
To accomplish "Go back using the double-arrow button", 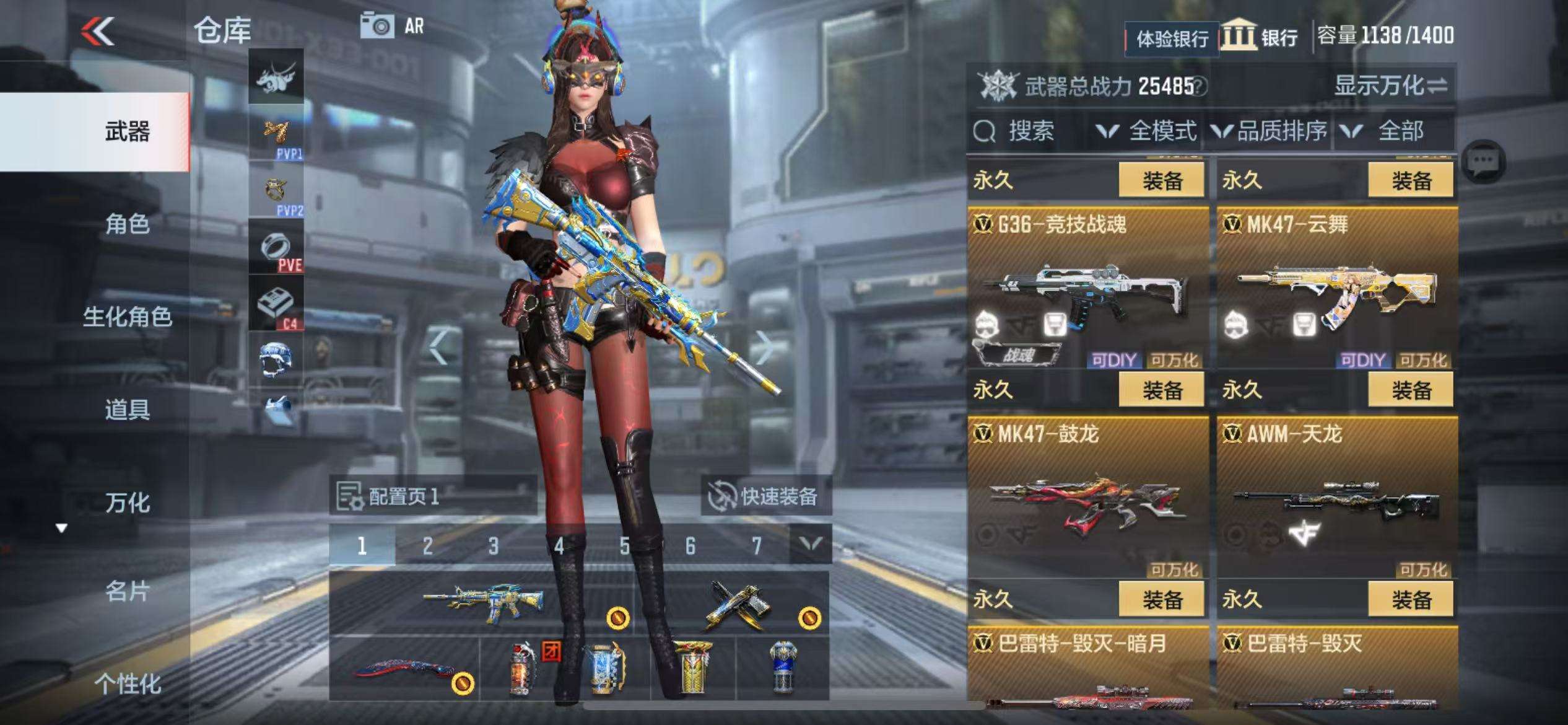I will pyautogui.click(x=98, y=31).
